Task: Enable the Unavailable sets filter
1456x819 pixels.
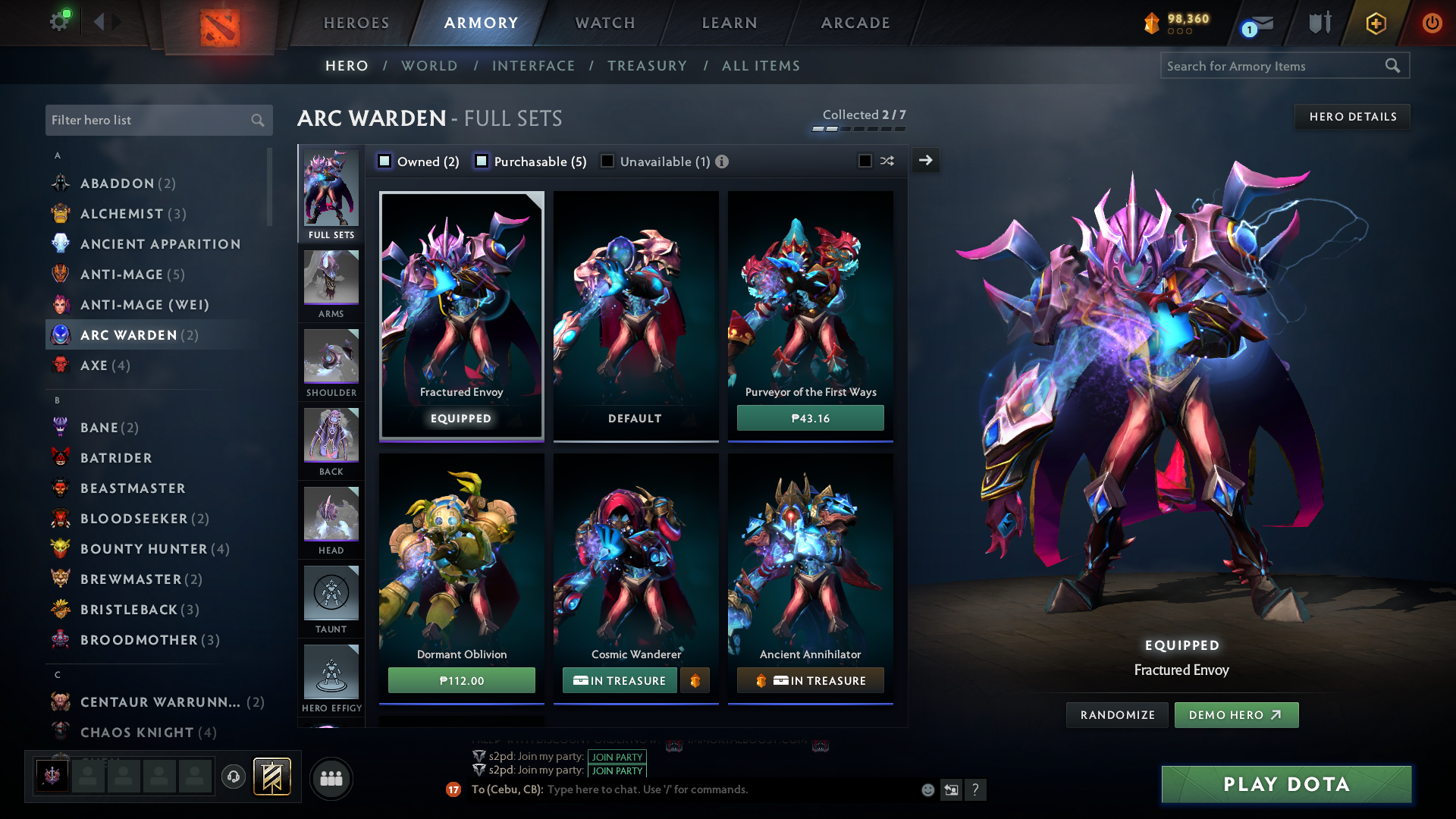Action: 607,161
